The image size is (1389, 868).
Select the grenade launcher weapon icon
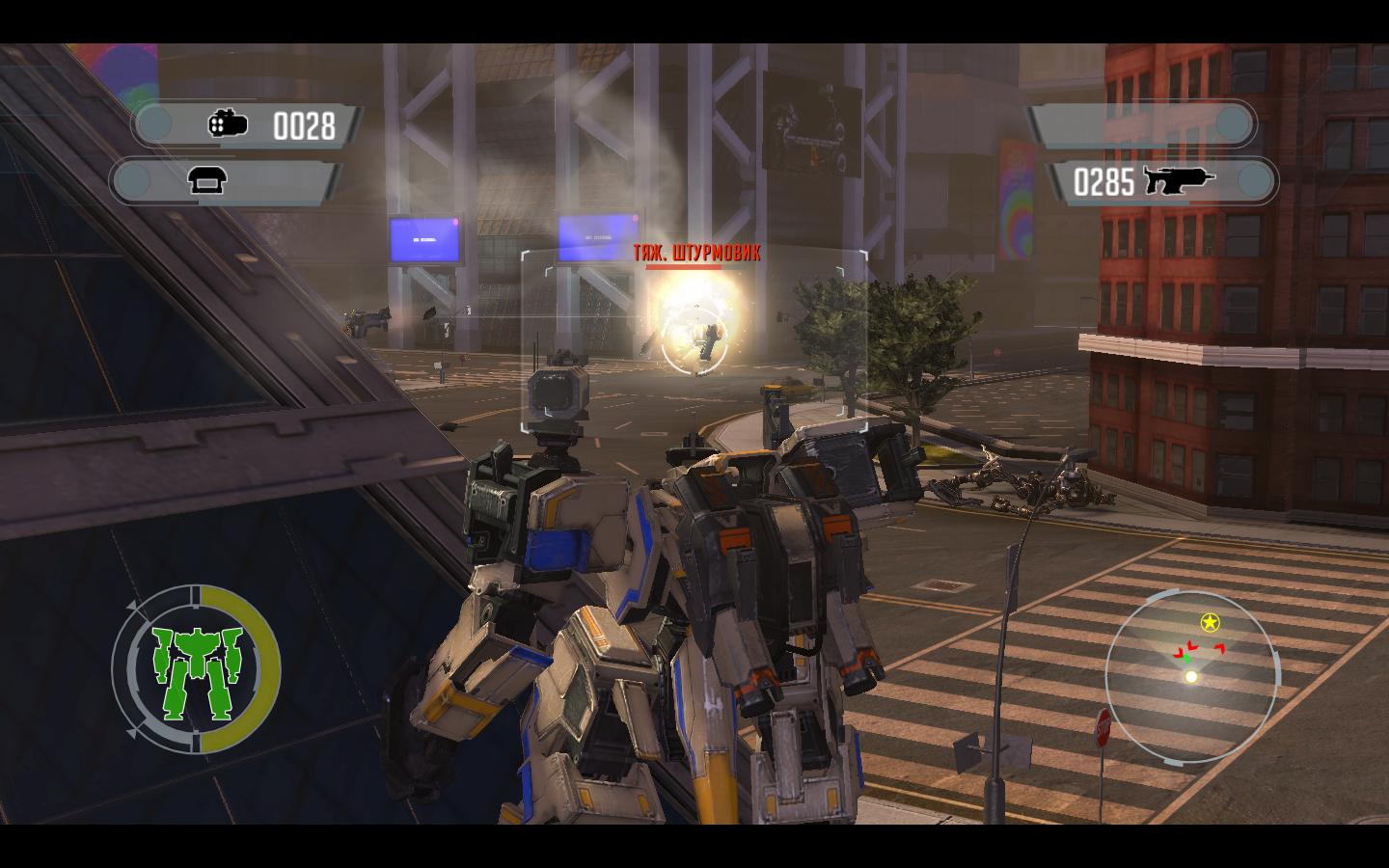coord(228,124)
